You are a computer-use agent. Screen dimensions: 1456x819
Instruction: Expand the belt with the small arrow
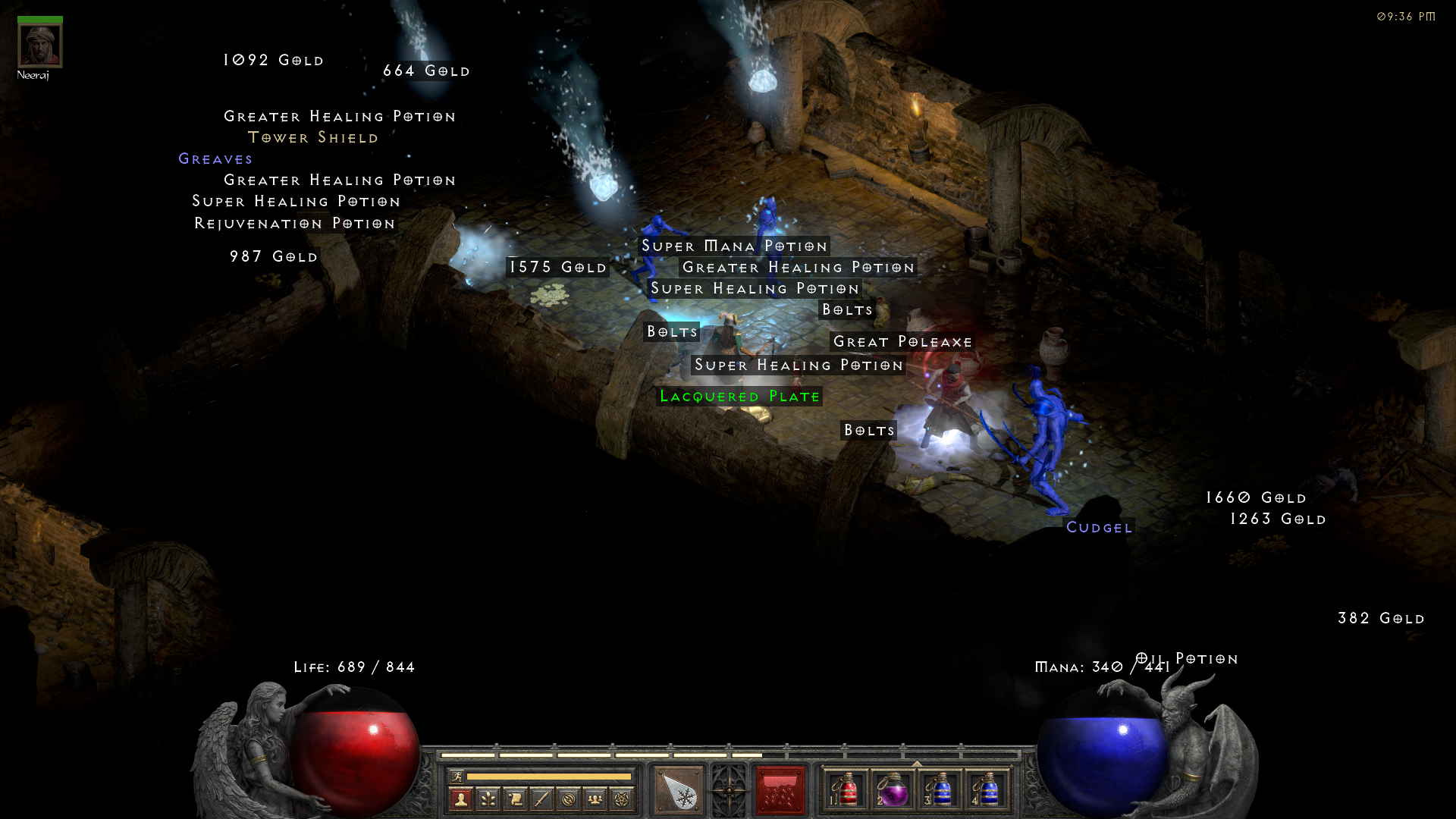[917, 764]
